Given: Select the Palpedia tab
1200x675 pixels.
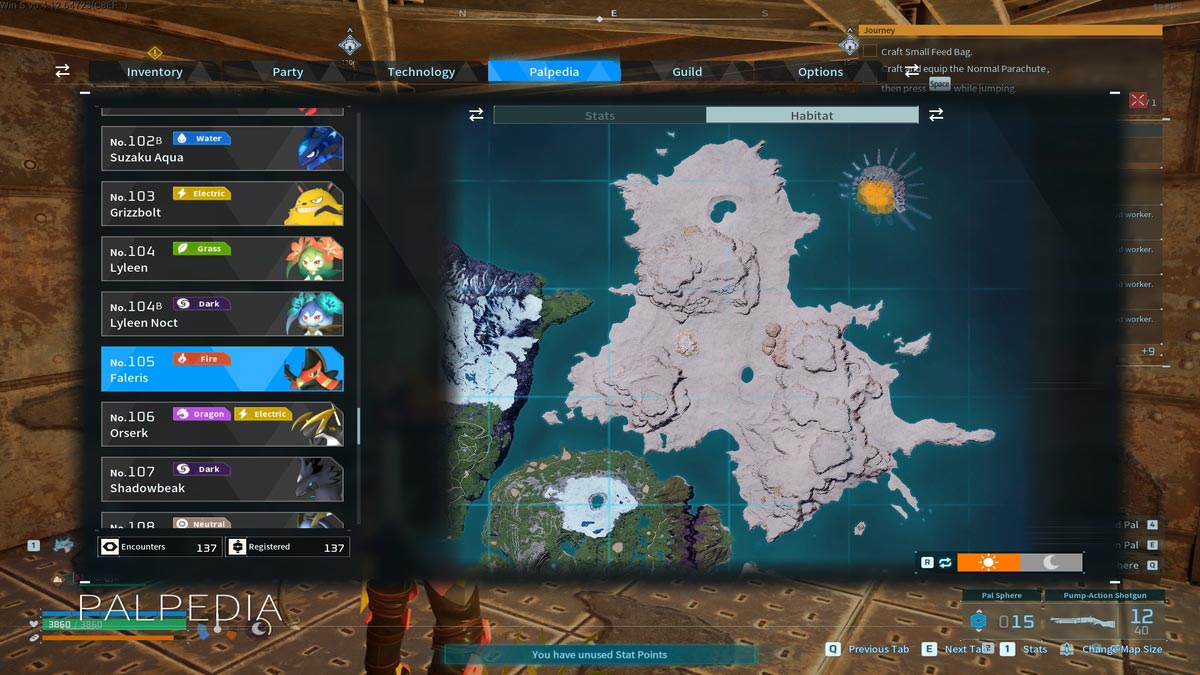Looking at the screenshot, I should (x=554, y=72).
